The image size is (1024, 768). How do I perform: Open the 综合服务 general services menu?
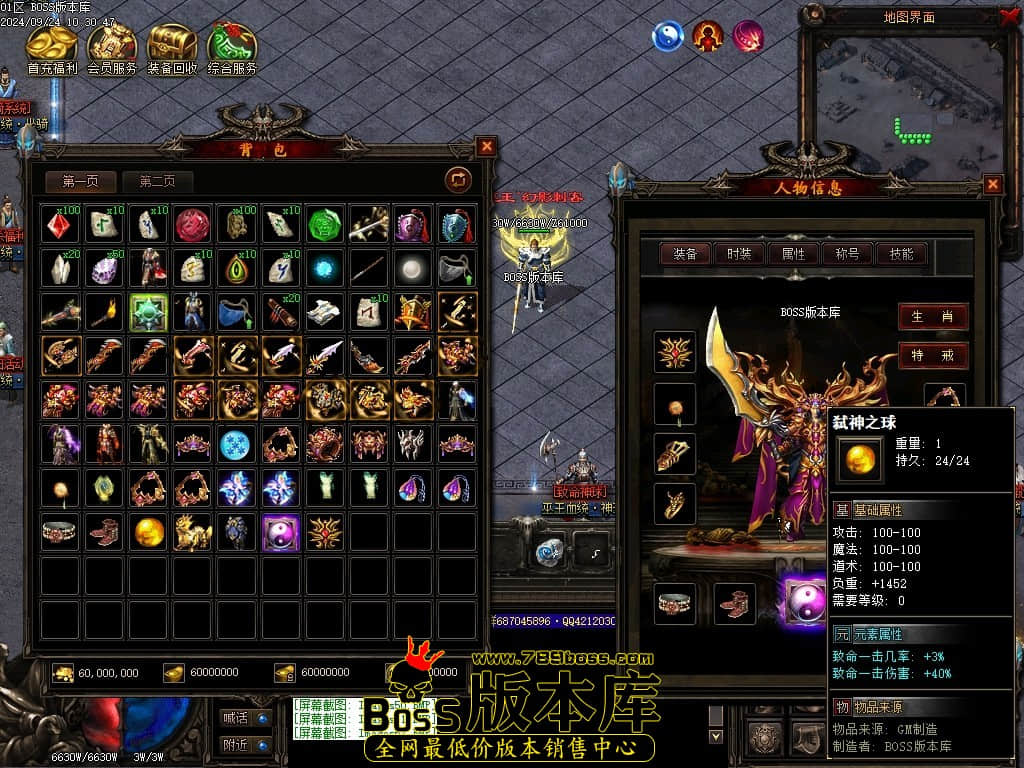[x=232, y=49]
